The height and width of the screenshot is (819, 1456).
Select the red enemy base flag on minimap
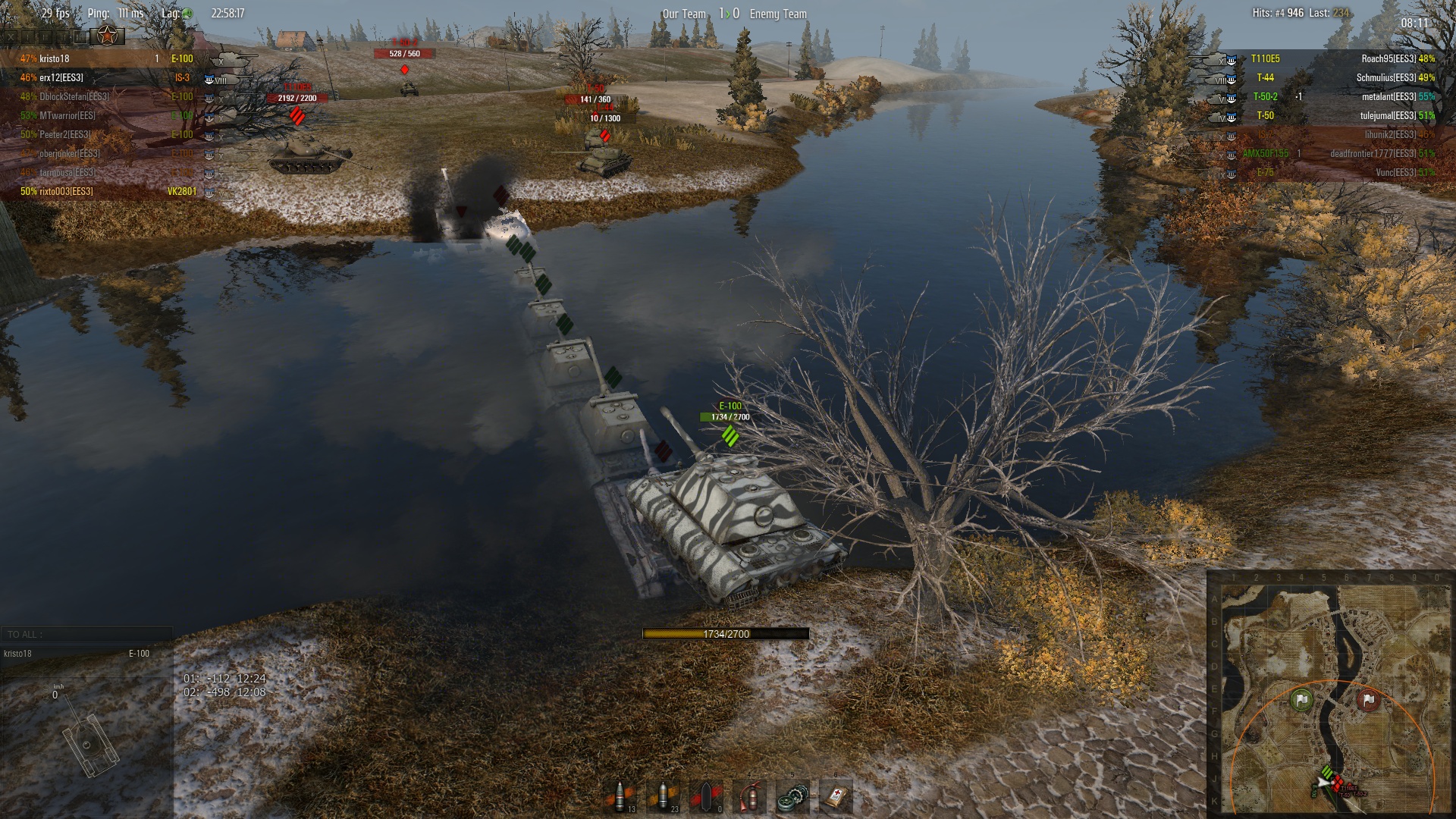tap(1368, 699)
